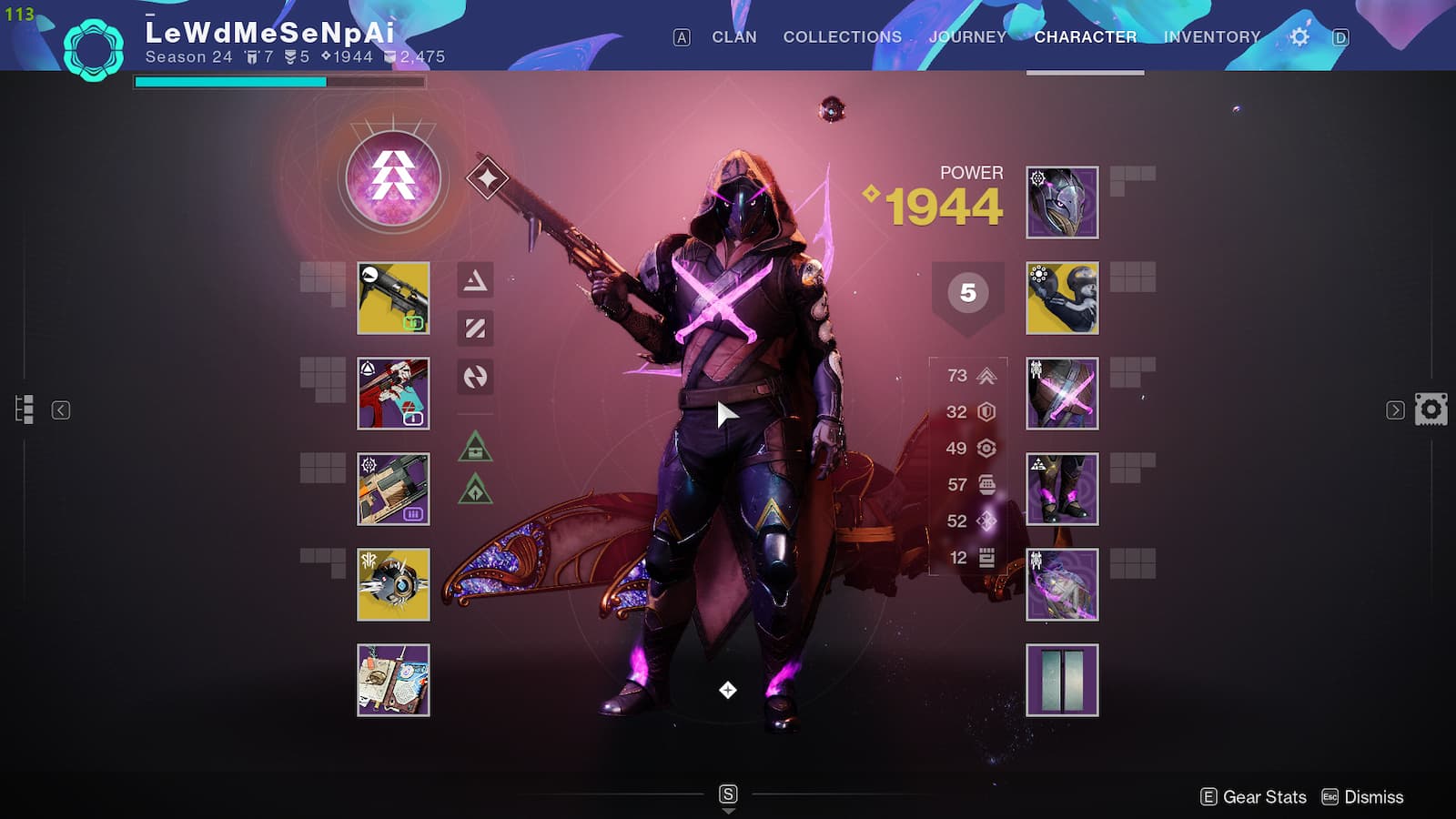
Task: Select the chest armor slot
Action: click(1062, 393)
